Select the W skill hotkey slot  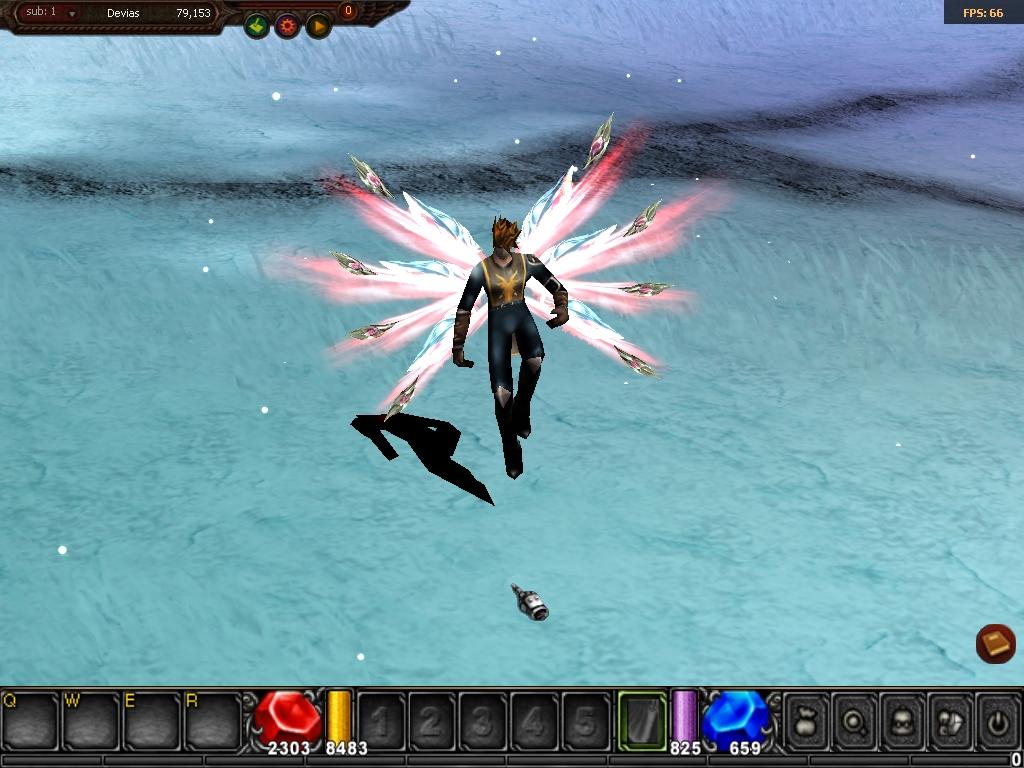click(x=92, y=720)
